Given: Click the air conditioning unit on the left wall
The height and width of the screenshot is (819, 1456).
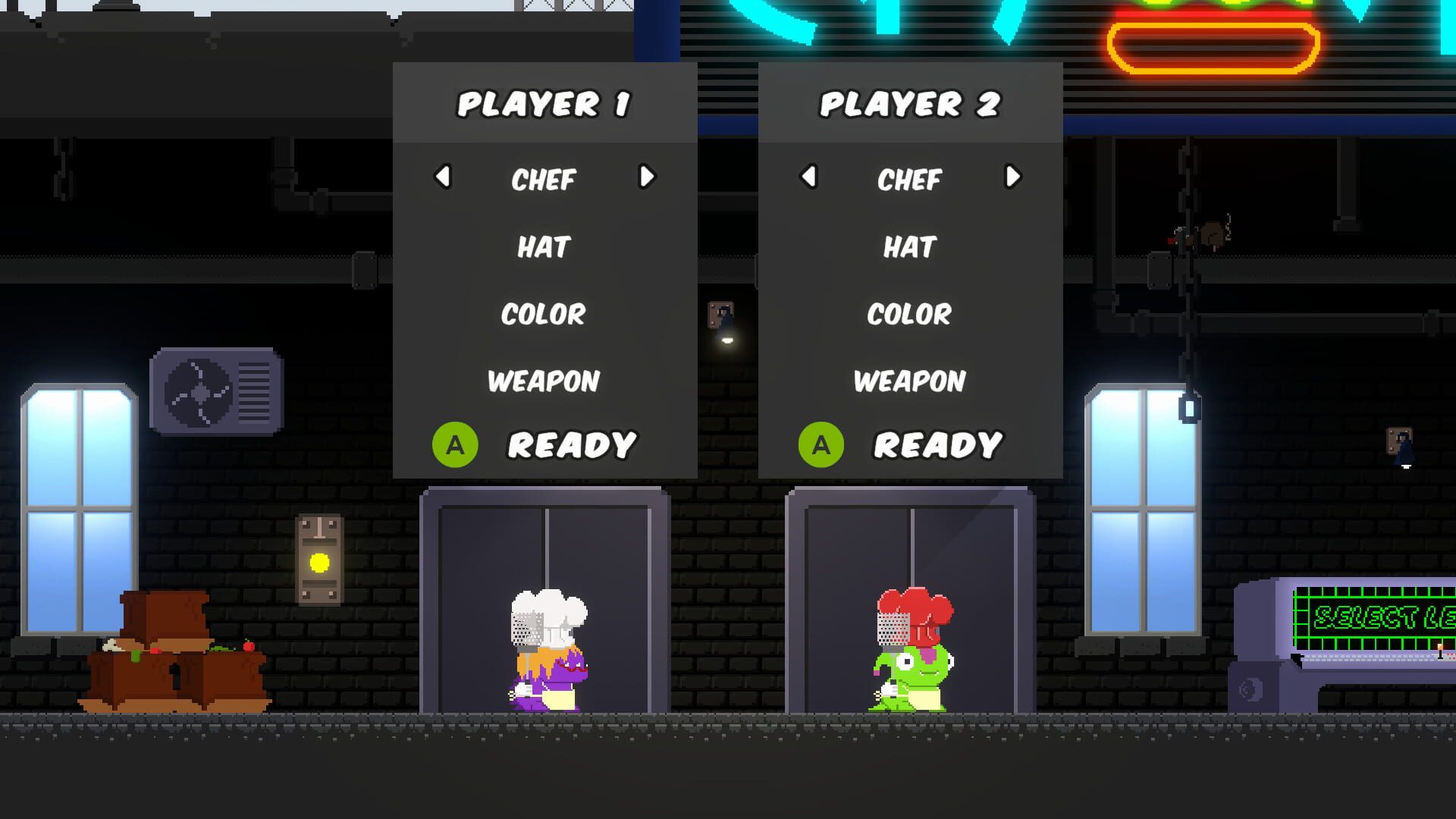Looking at the screenshot, I should pyautogui.click(x=215, y=389).
